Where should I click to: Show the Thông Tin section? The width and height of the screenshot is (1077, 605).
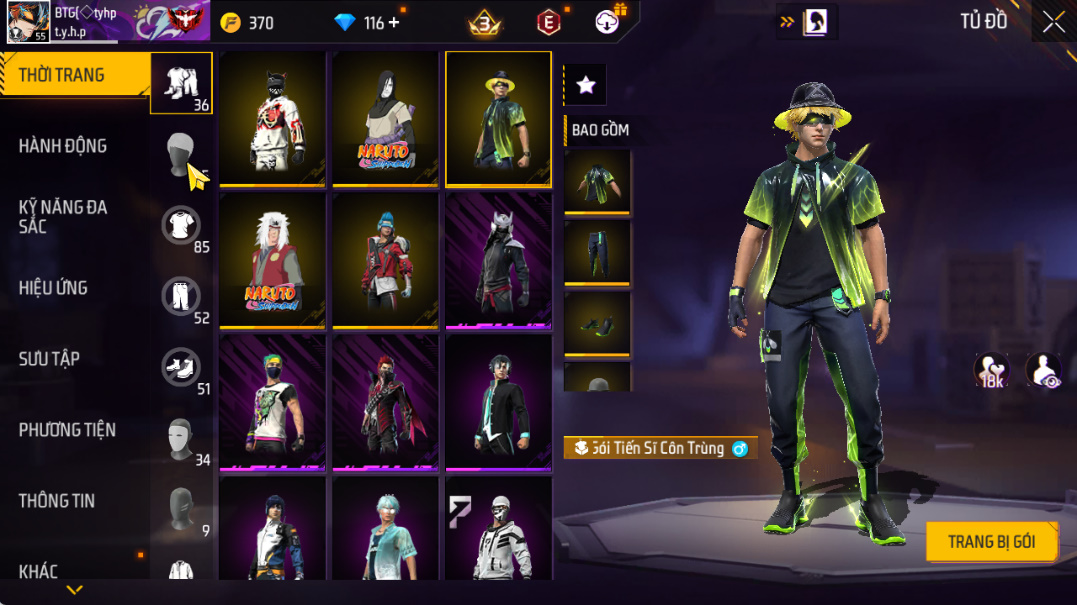click(57, 501)
